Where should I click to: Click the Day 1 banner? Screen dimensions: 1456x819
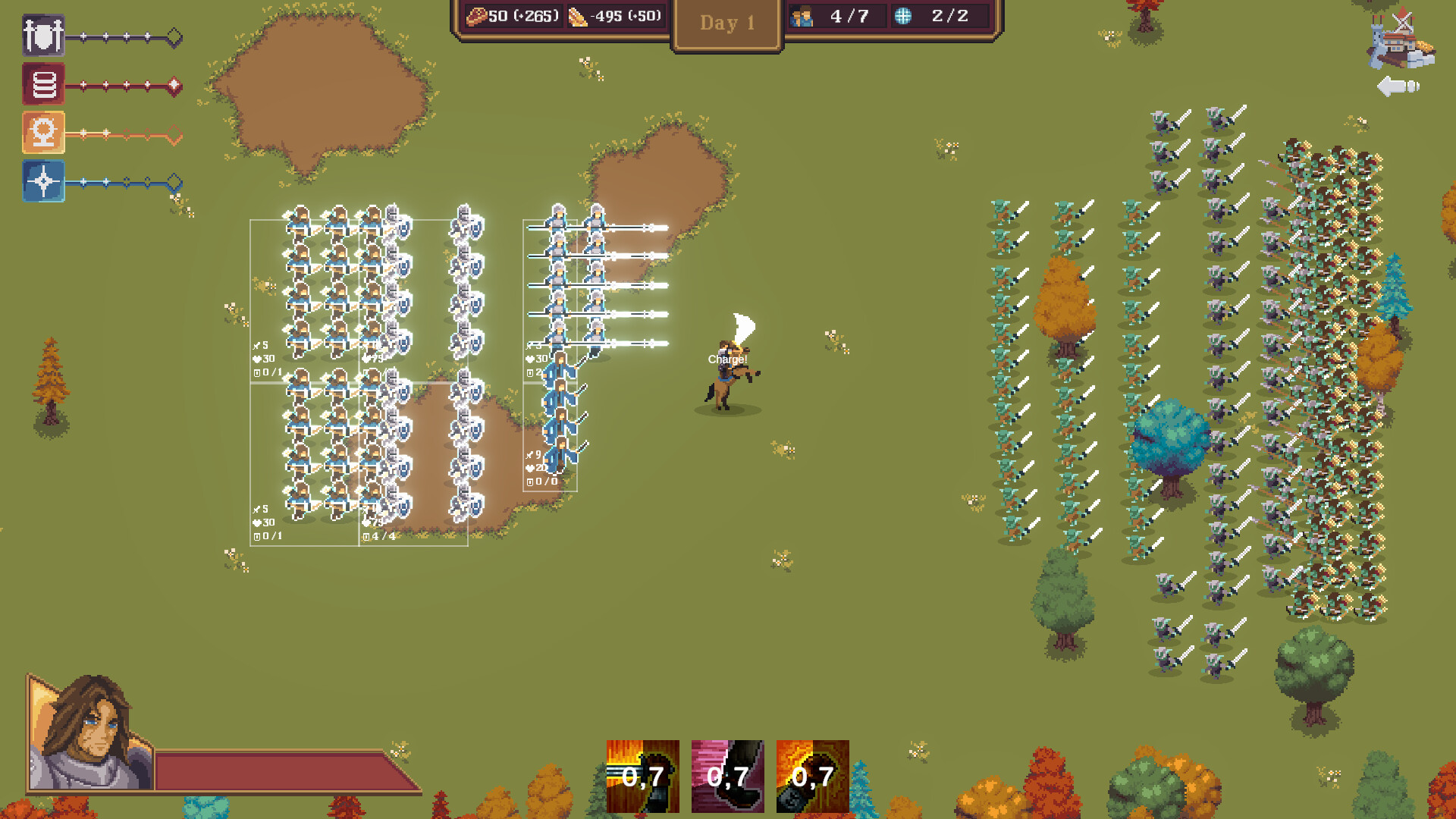click(x=726, y=23)
